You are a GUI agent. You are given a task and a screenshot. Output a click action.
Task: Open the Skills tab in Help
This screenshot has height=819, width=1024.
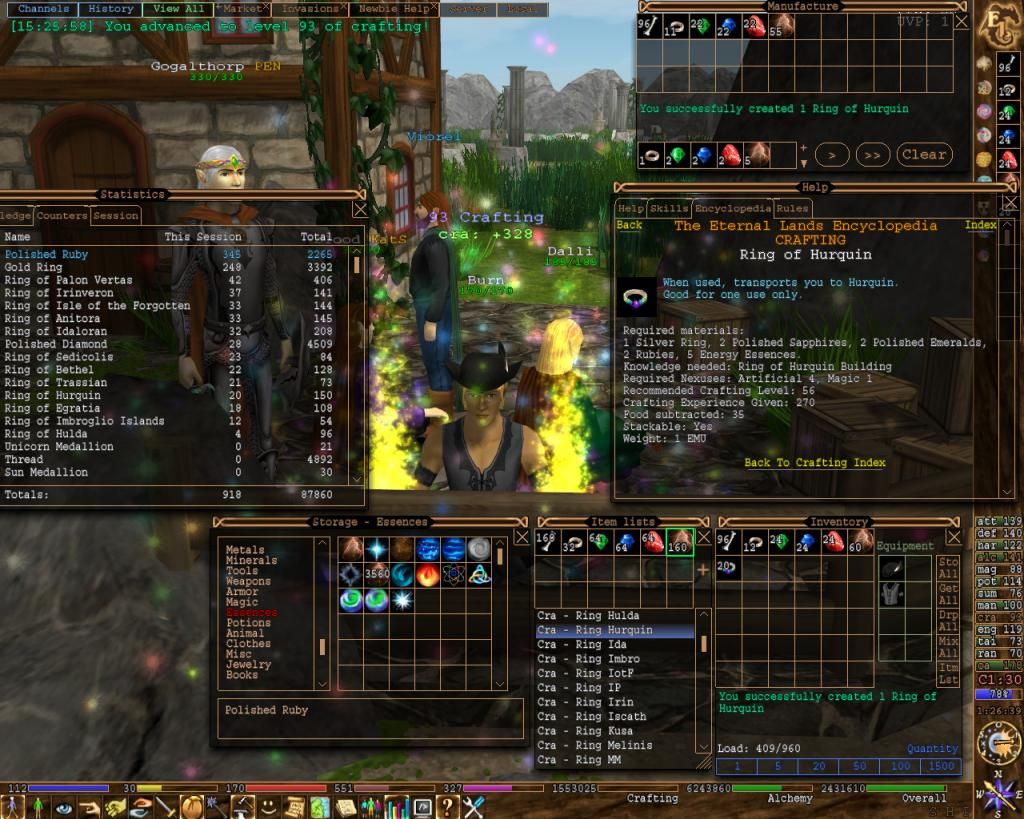pyautogui.click(x=668, y=209)
